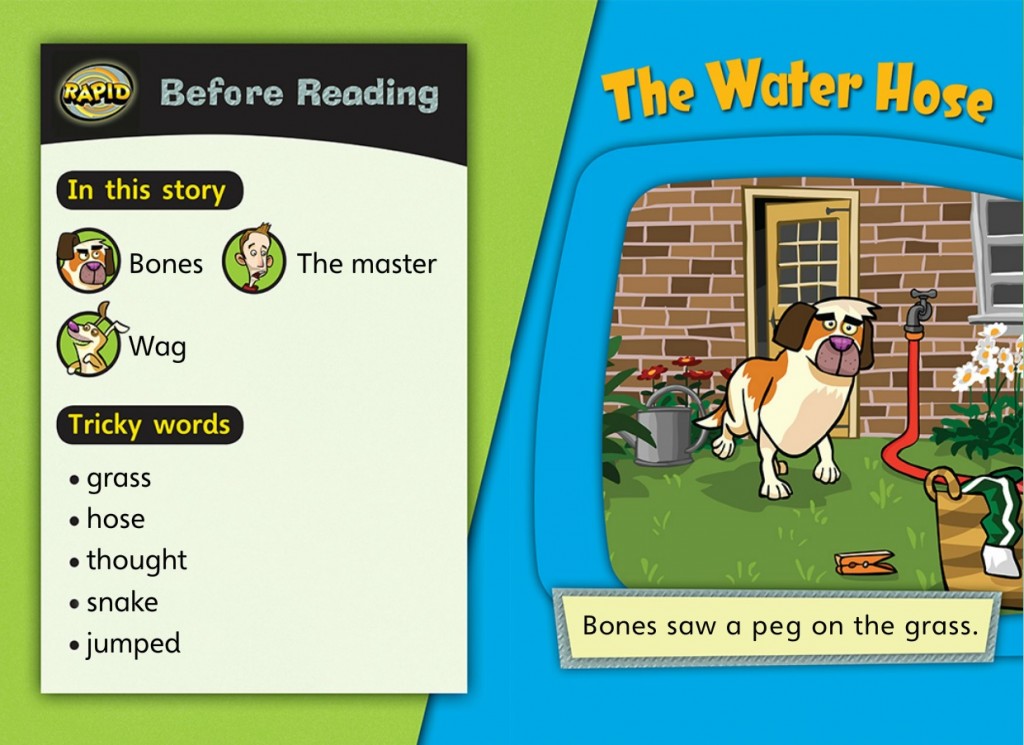Select the 'Bones saw a peg' caption
Image resolution: width=1024 pixels, height=745 pixels.
[778, 626]
